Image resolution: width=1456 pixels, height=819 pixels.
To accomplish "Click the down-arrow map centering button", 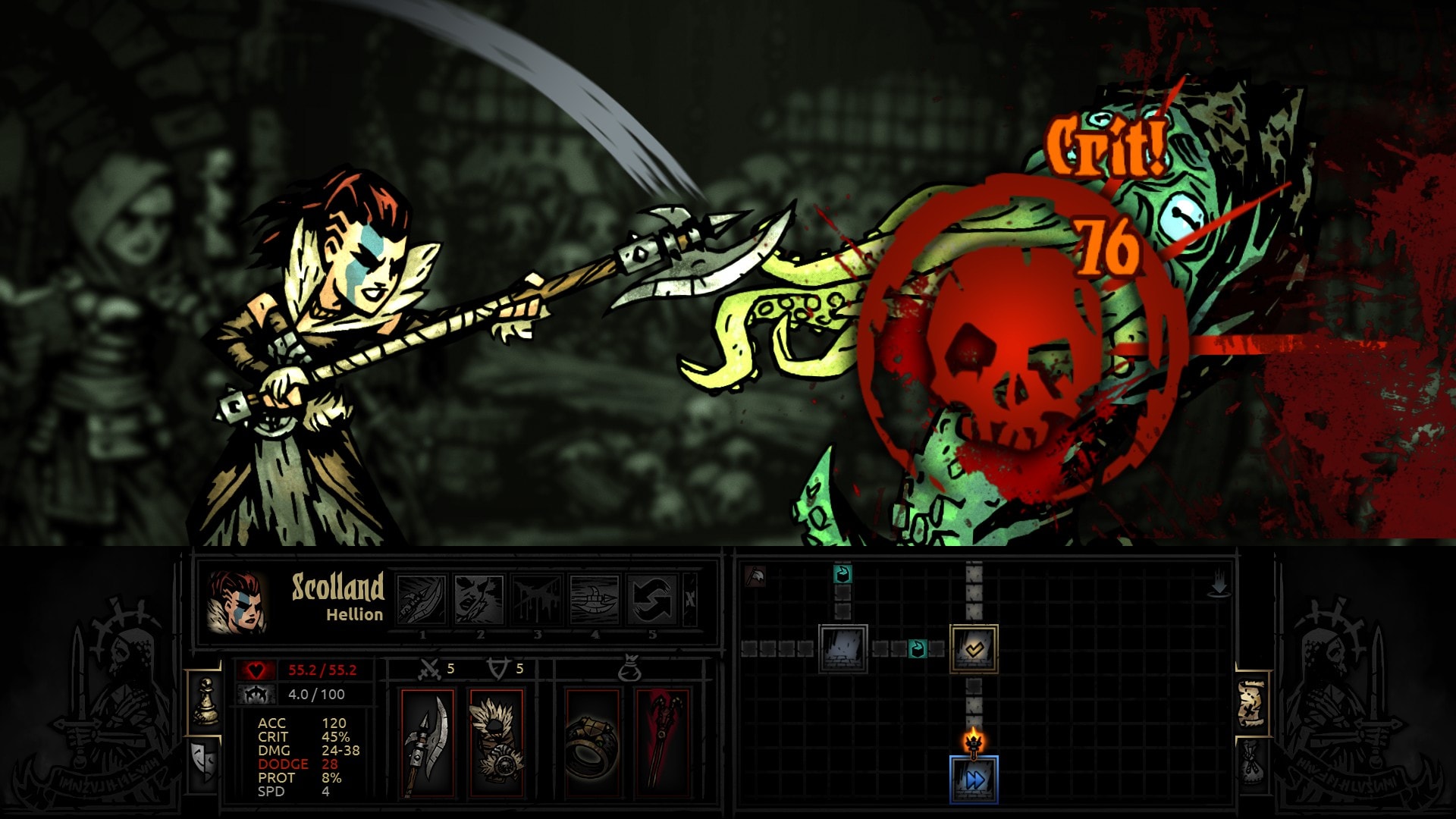I will [1219, 585].
